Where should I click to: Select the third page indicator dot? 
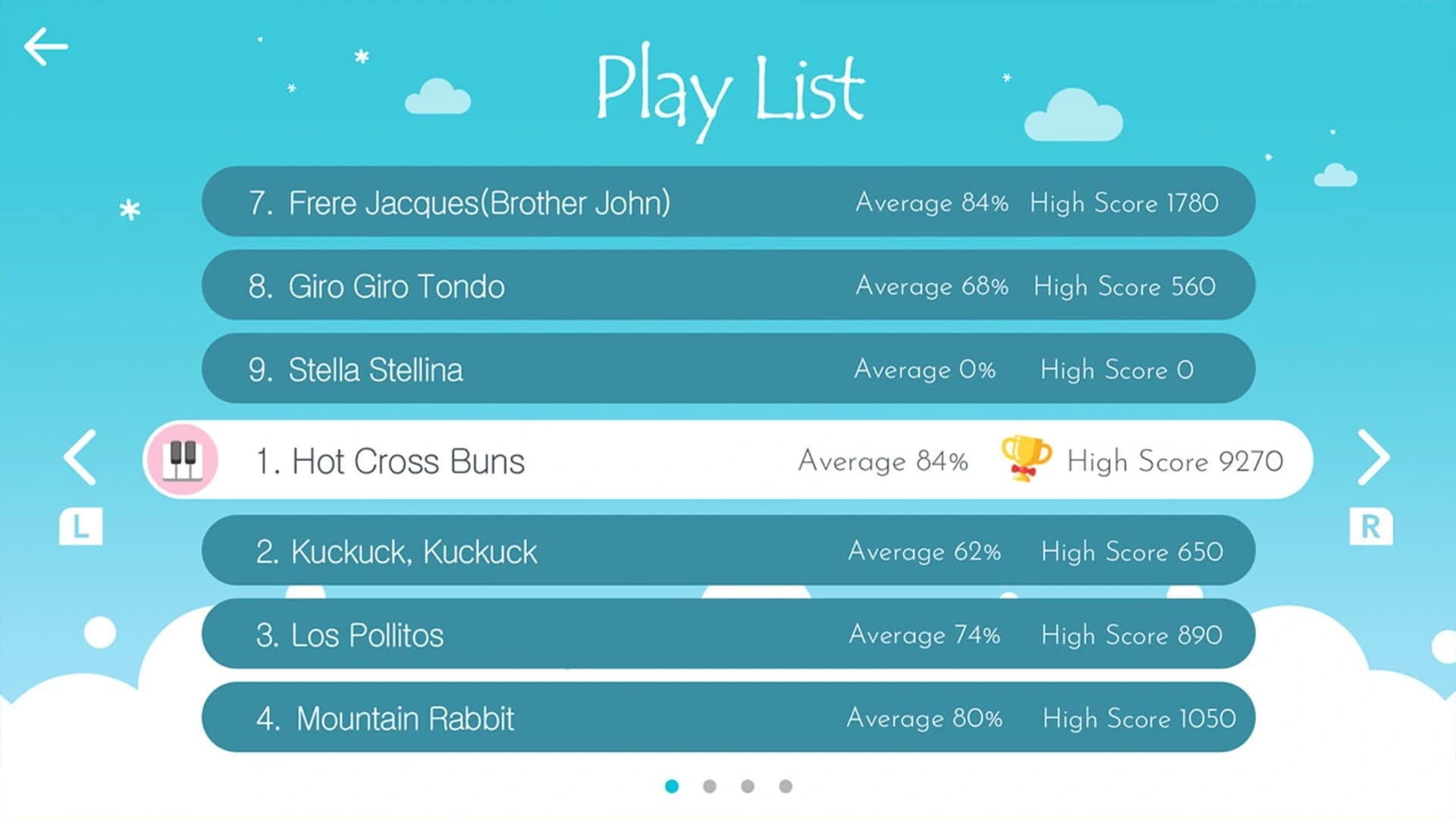click(x=747, y=786)
